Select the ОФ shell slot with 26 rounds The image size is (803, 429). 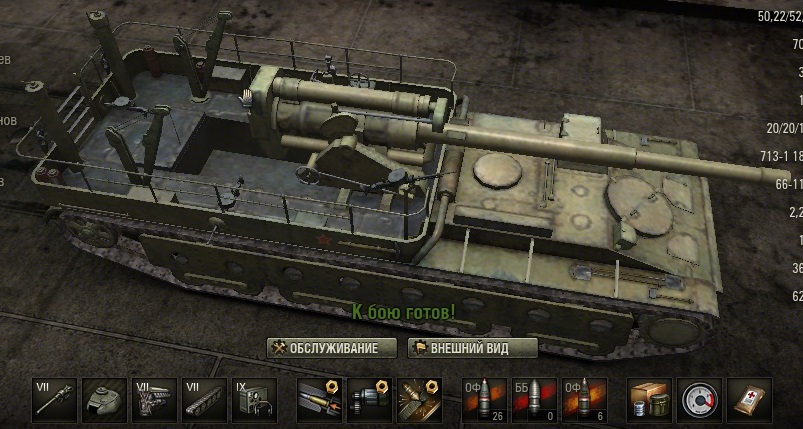click(x=484, y=400)
